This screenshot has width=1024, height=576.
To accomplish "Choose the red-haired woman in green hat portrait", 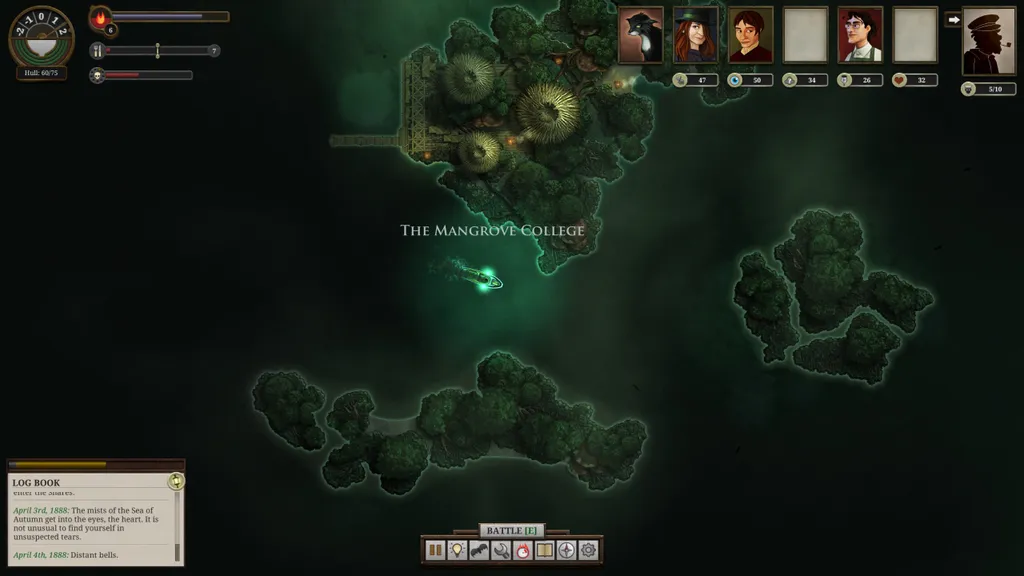I will [x=696, y=36].
